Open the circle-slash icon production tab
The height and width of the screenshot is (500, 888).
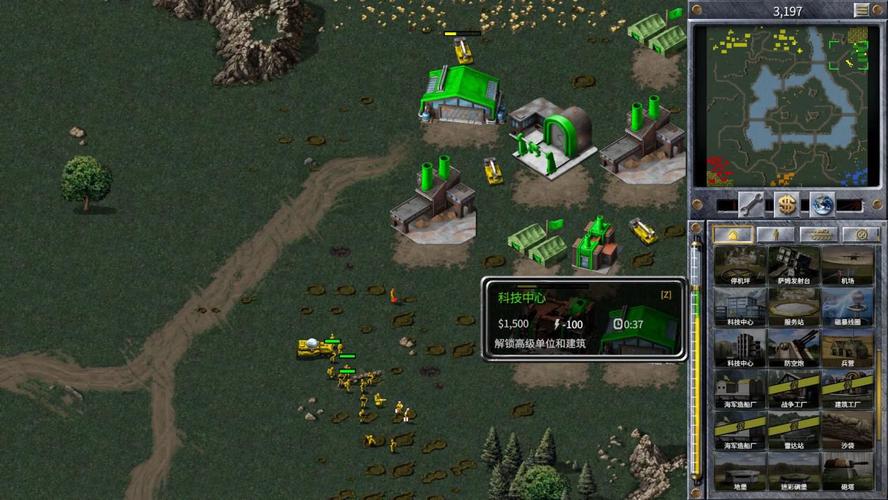(x=861, y=234)
